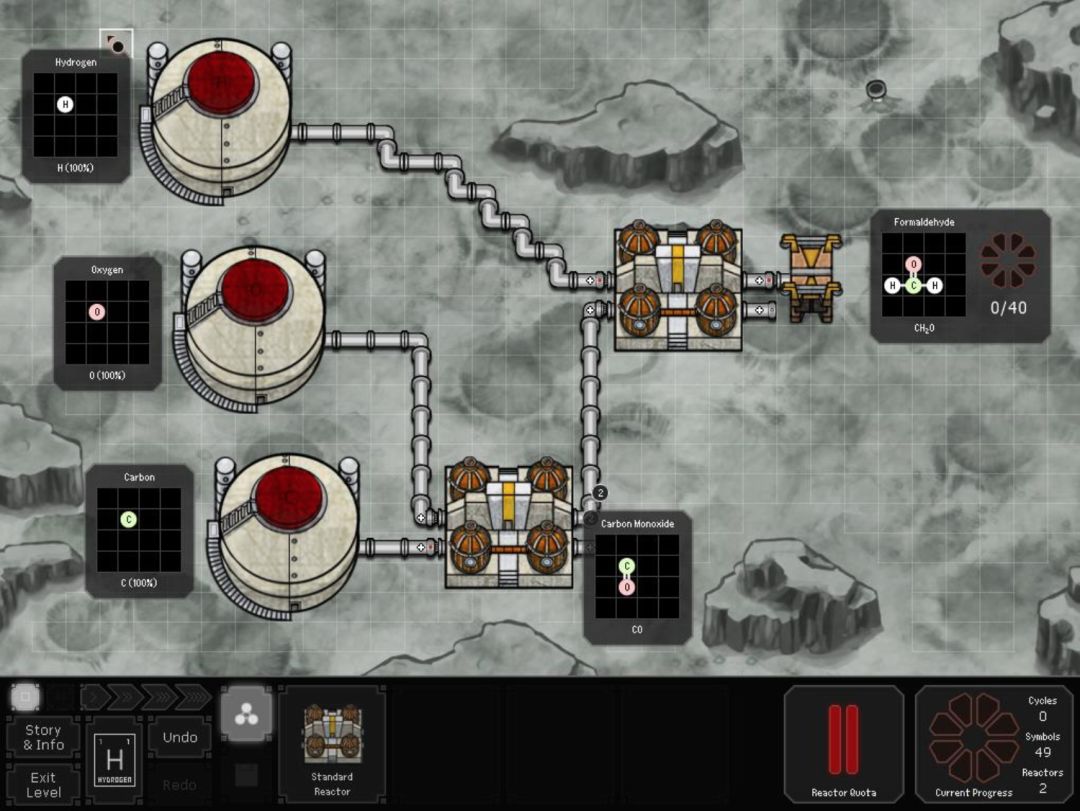Click the greyed-out Redo button

[x=180, y=784]
